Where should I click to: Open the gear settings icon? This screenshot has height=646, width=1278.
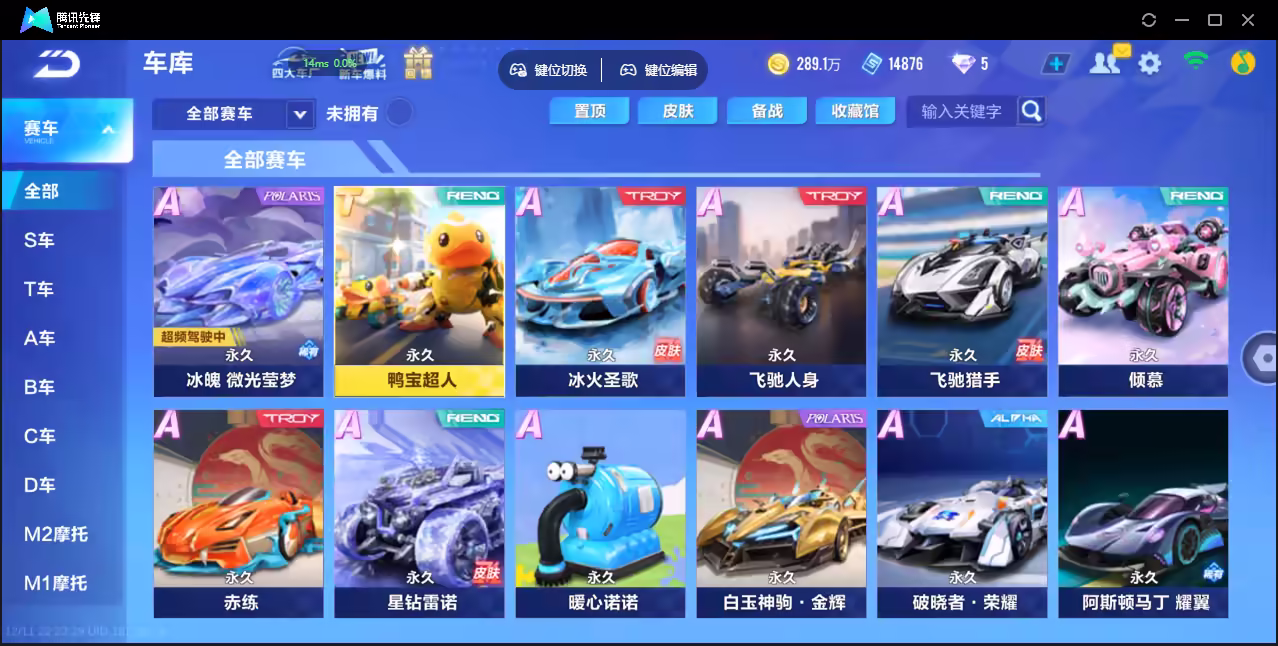(x=1150, y=64)
